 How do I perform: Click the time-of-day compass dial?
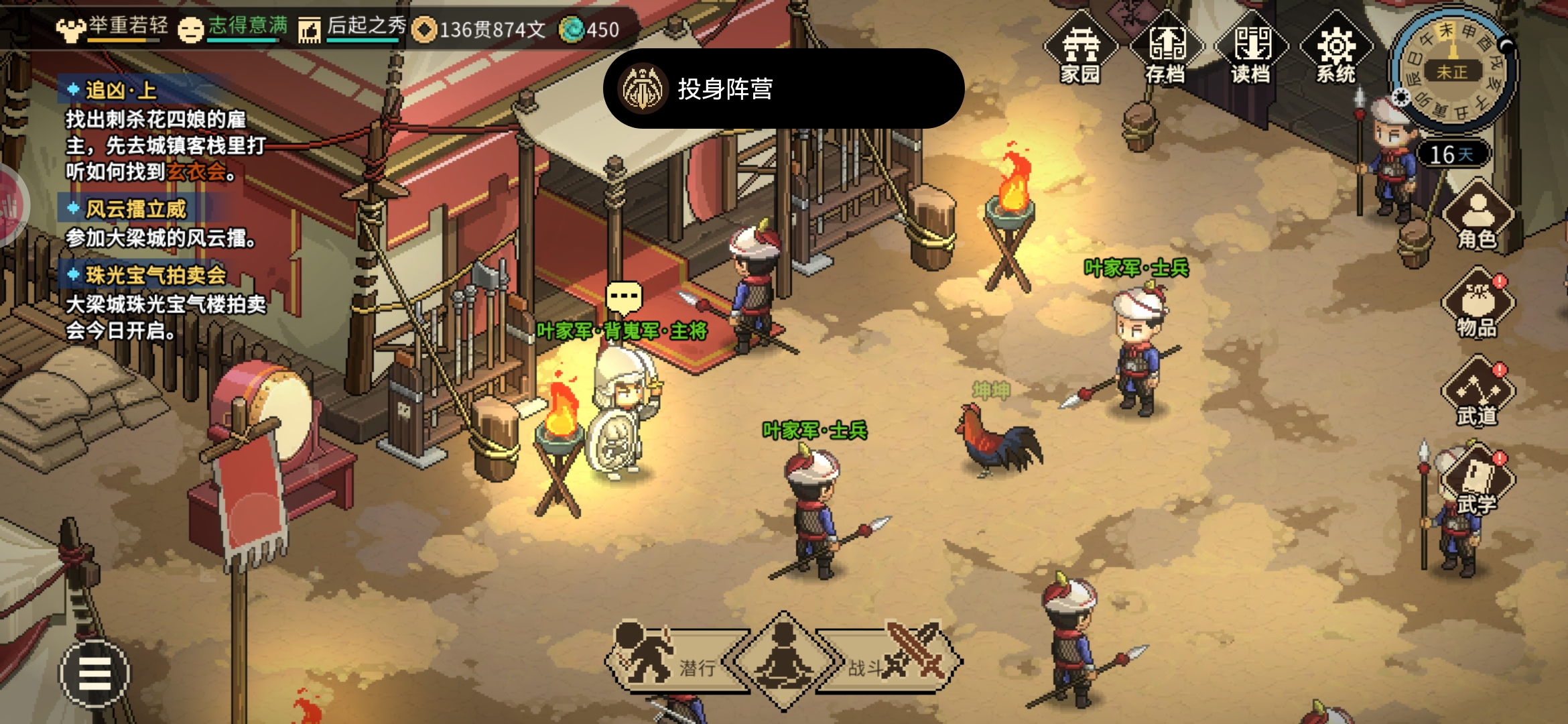1451,70
